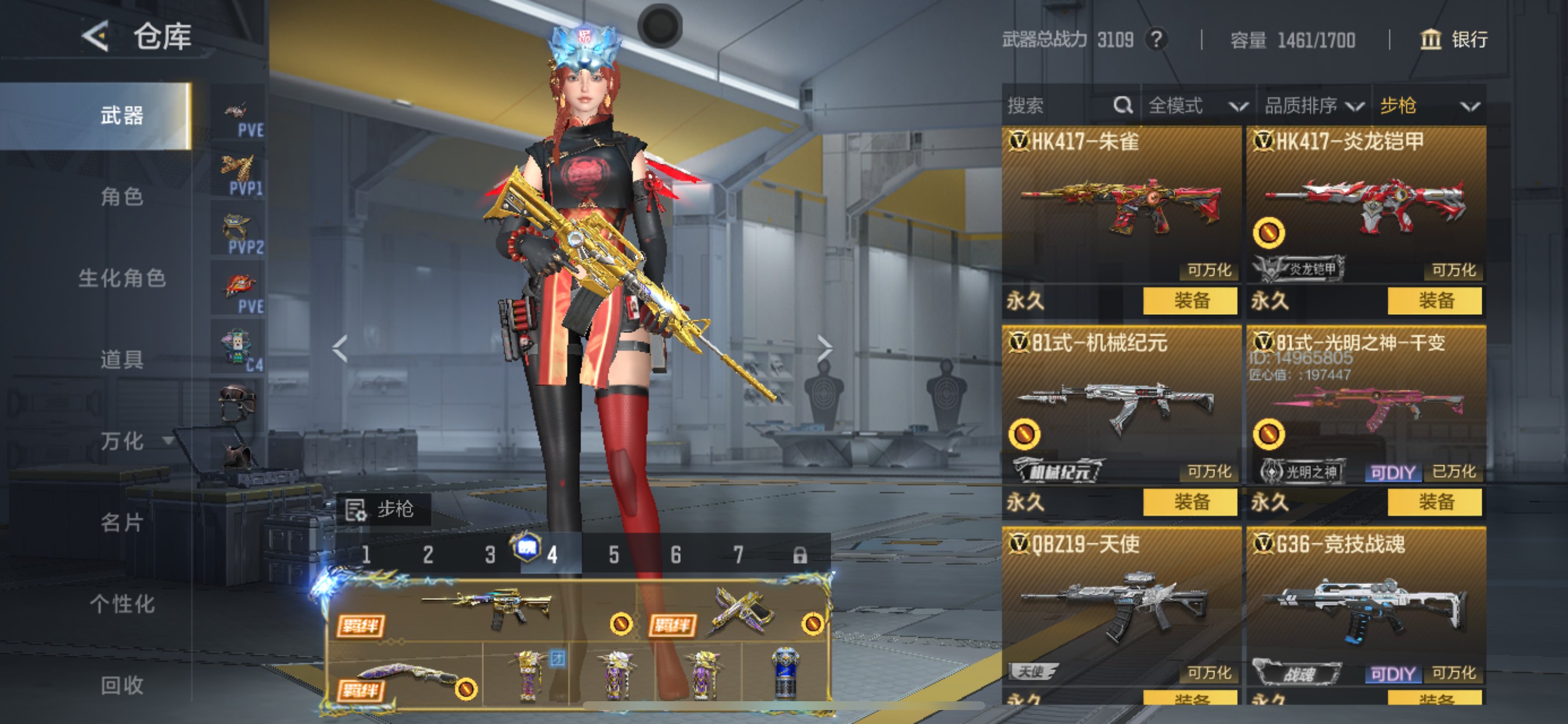Equip the 81式-机械纪元 rifle
This screenshot has width=1568, height=724.
pos(1190,502)
